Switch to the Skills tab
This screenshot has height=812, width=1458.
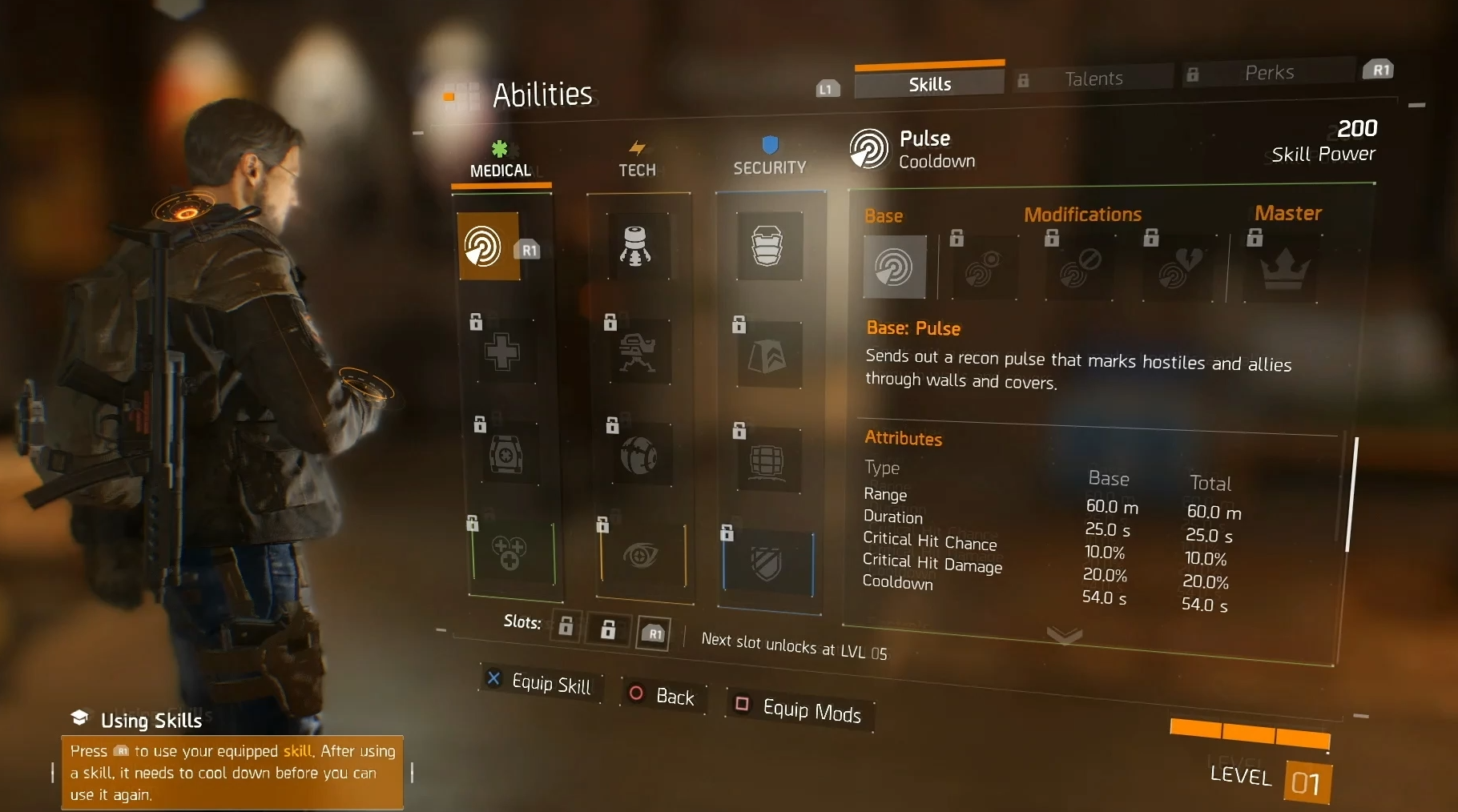929,84
